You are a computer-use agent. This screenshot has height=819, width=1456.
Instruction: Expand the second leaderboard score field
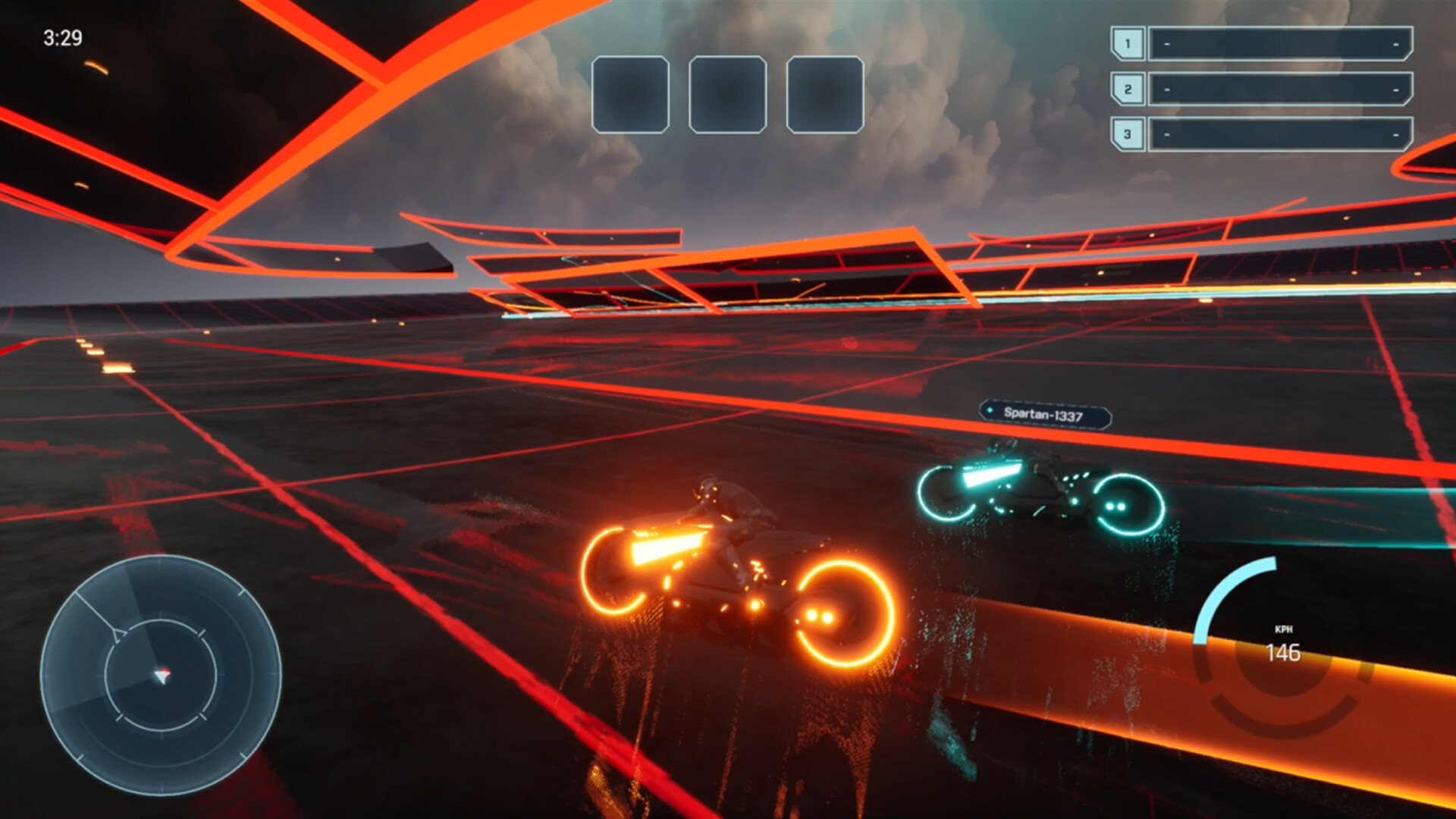pos(1282,89)
